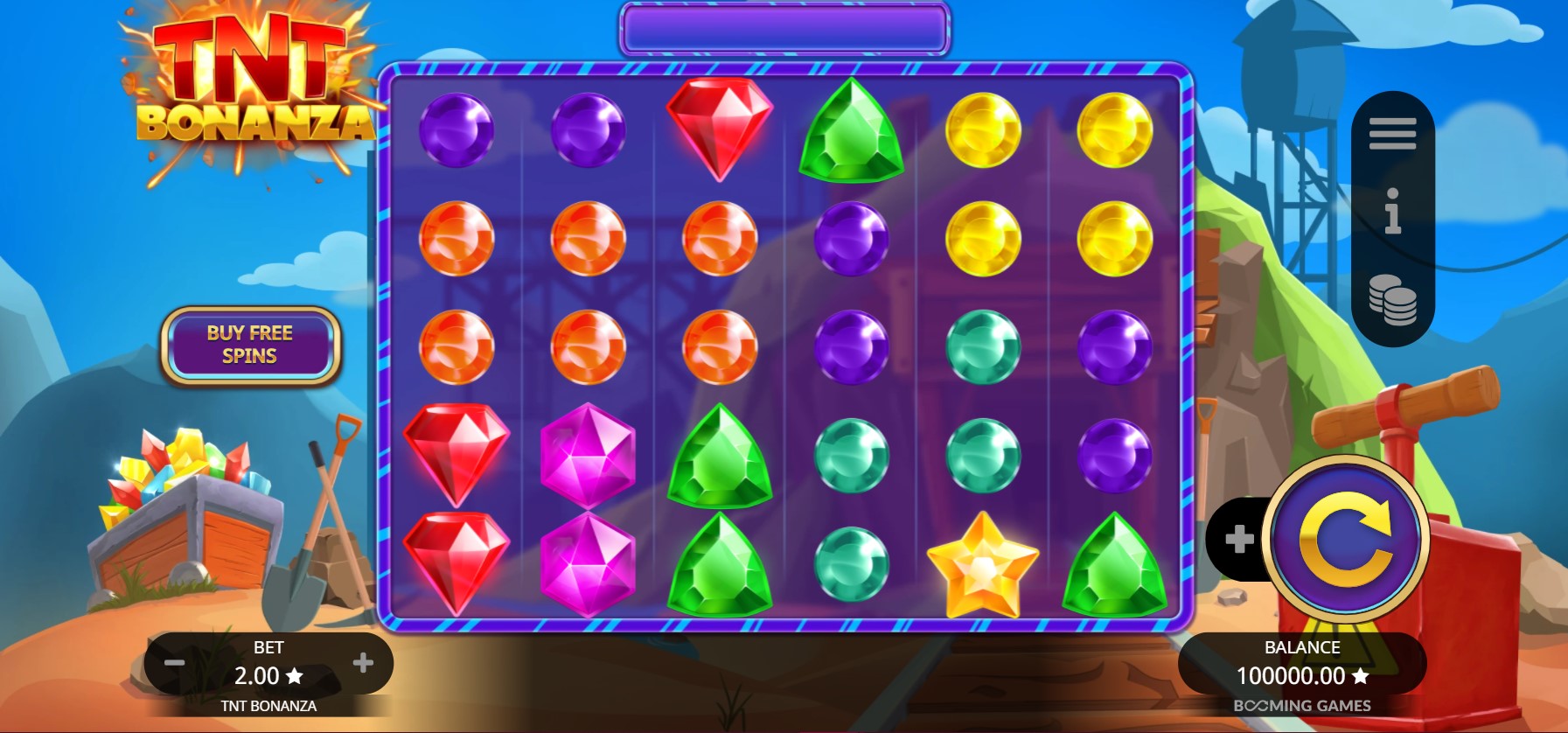Open the hamburger menu on the right panel
This screenshot has width=1568, height=733.
pyautogui.click(x=1392, y=132)
